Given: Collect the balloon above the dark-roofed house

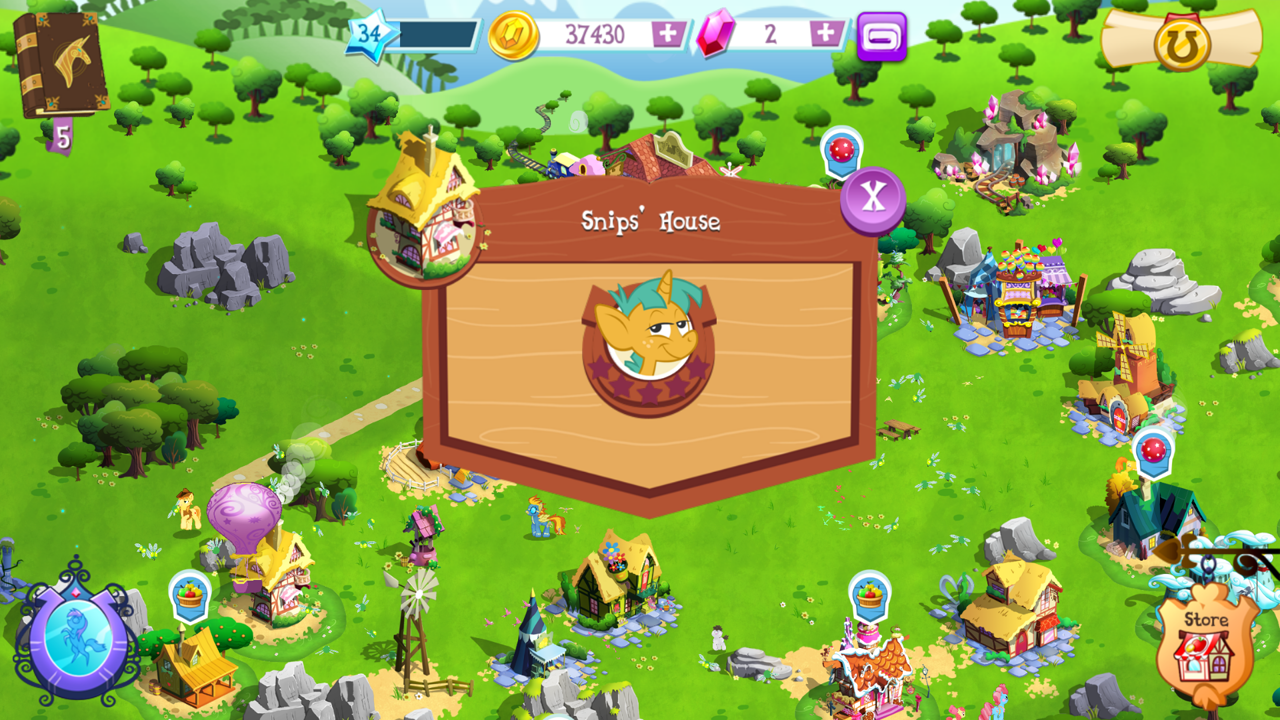Looking at the screenshot, I should pos(1154,452).
